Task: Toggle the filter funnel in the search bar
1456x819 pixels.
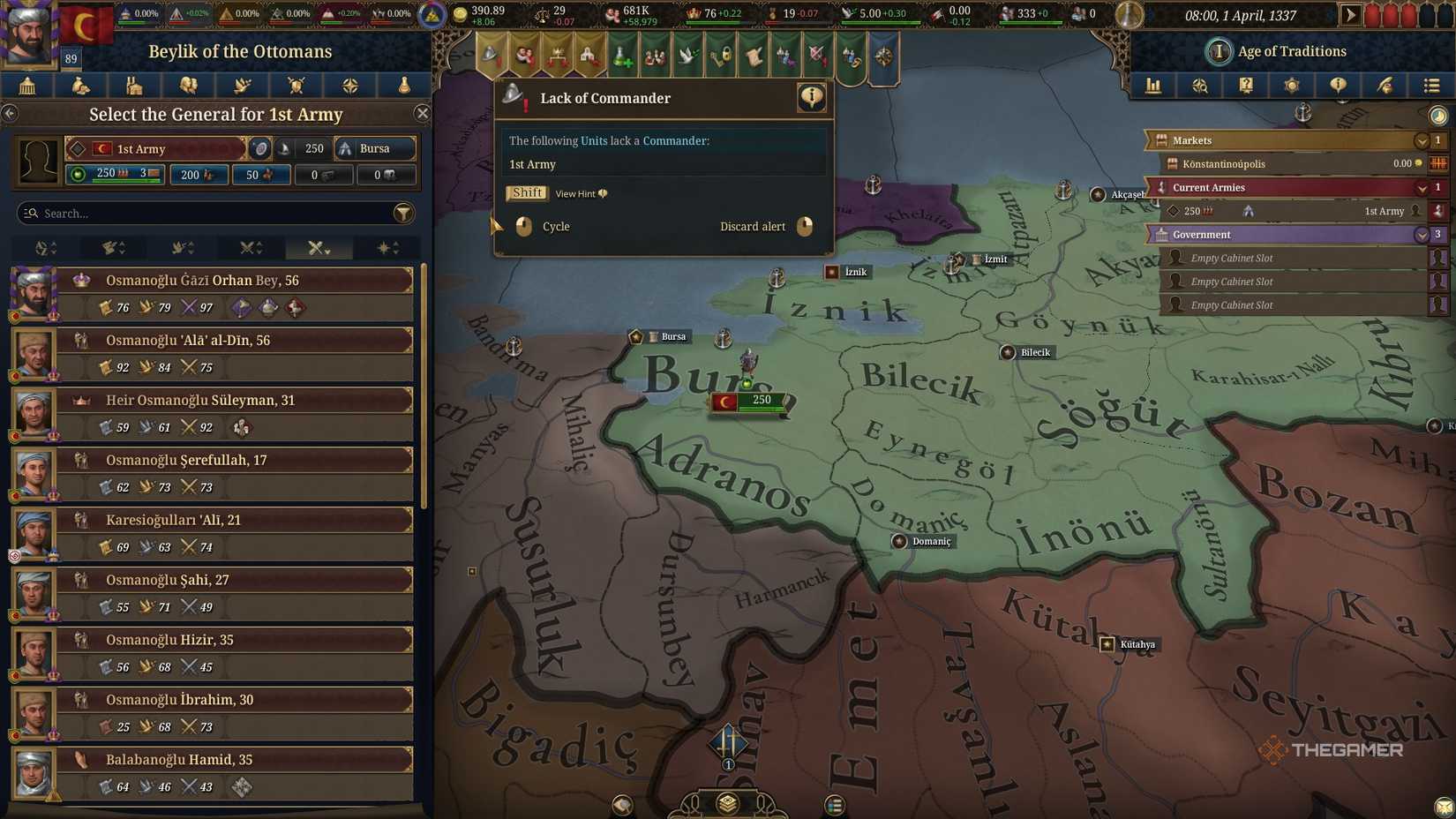Action: tap(403, 213)
